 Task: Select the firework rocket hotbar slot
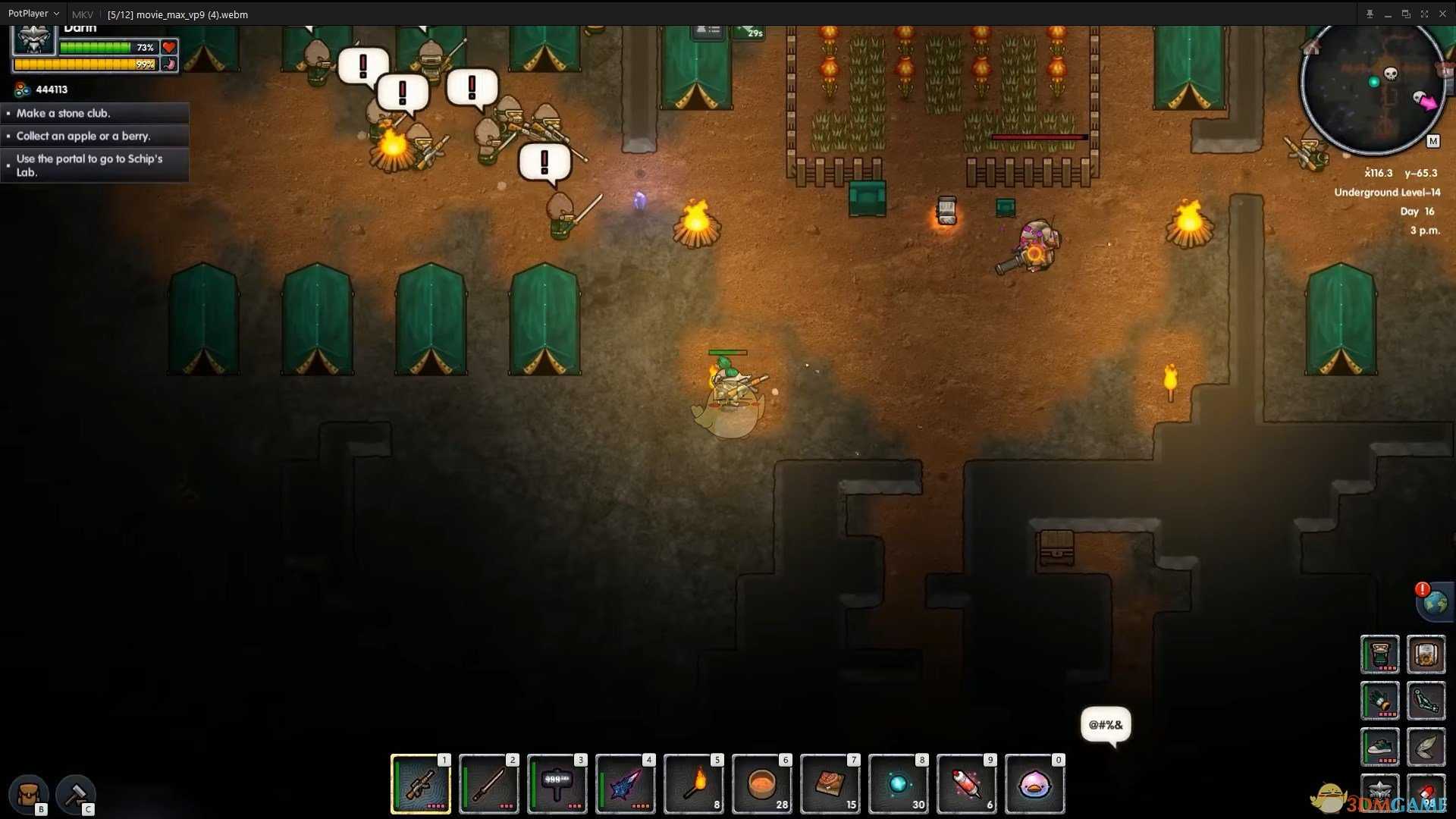click(x=967, y=784)
